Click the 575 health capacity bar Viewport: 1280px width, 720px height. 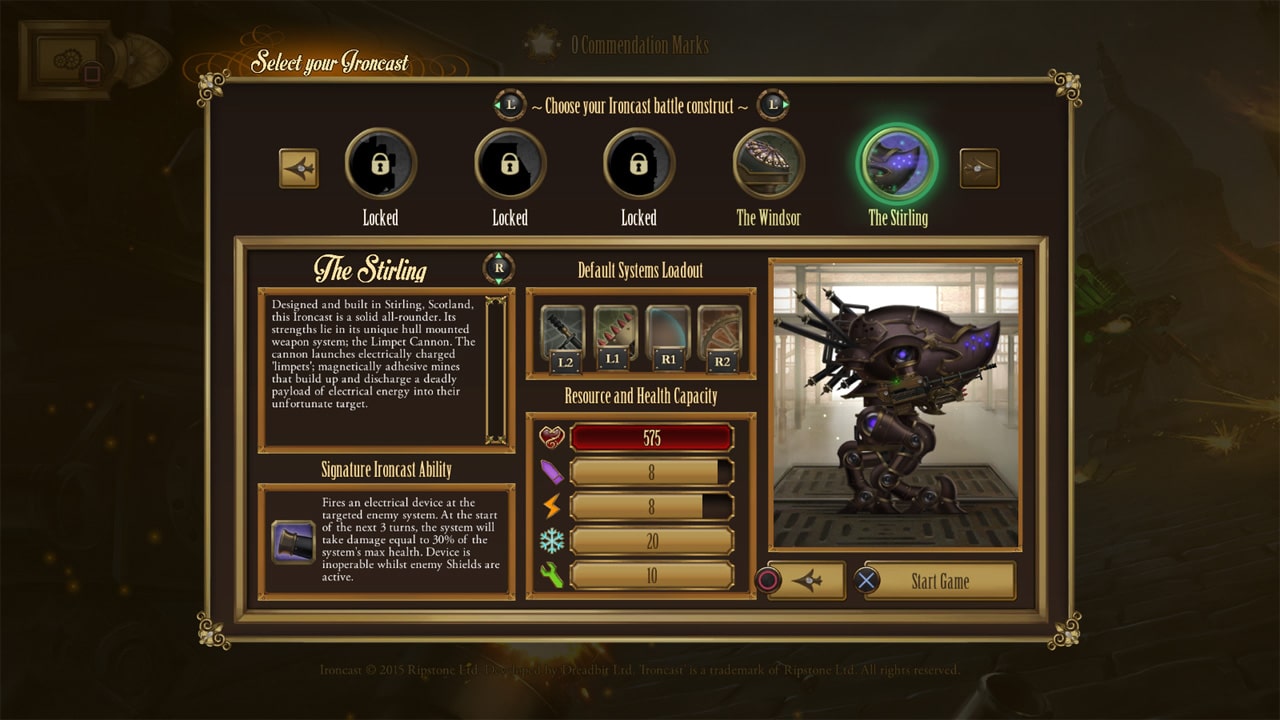[651, 435]
